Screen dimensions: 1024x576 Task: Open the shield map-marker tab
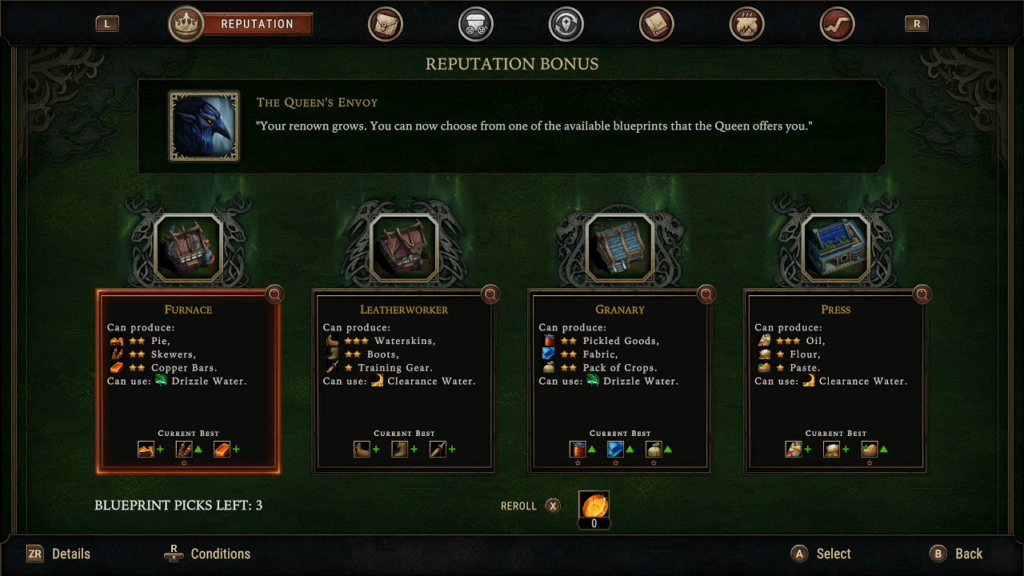[x=566, y=24]
